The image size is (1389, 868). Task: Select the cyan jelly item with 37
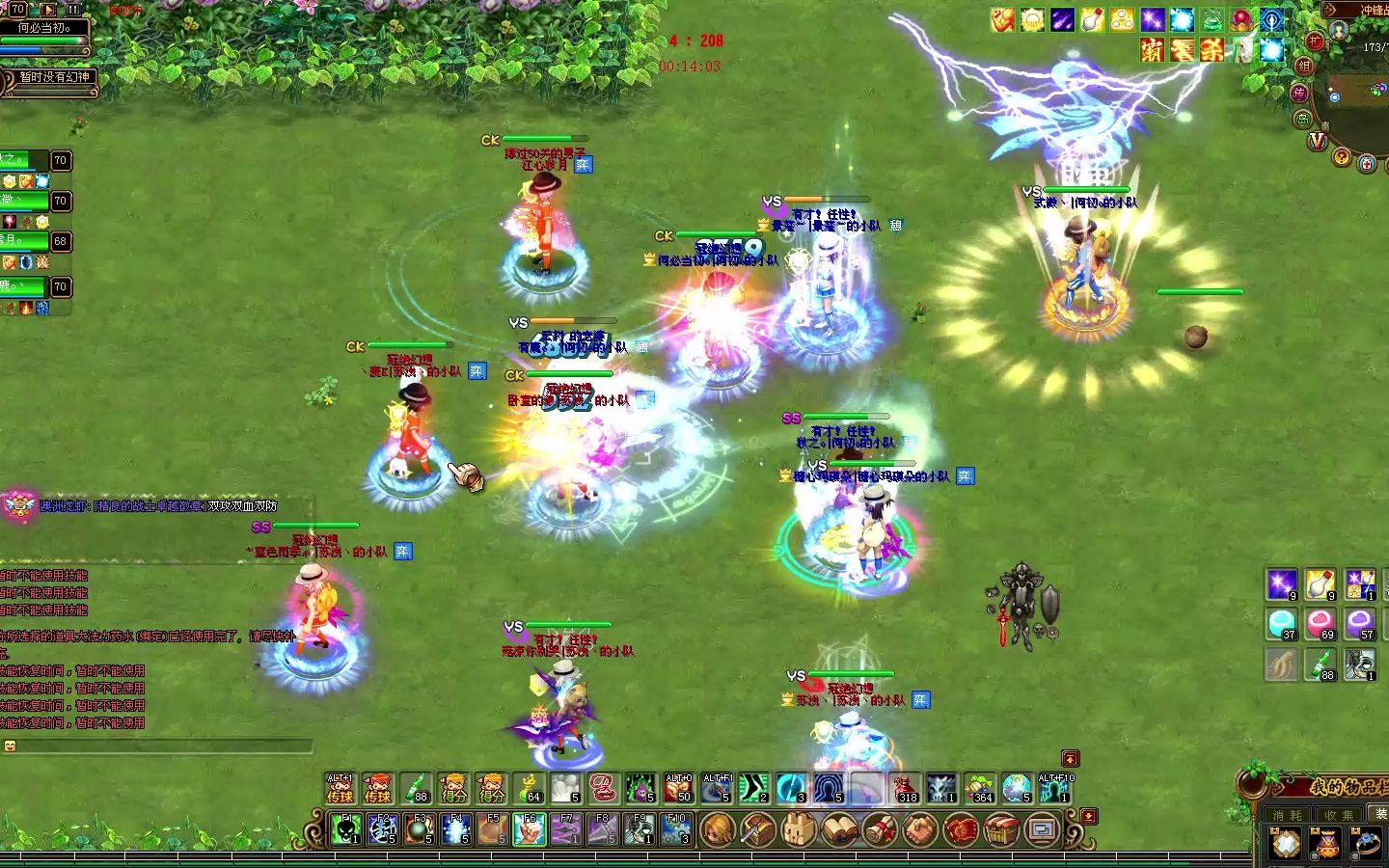pos(1282,623)
